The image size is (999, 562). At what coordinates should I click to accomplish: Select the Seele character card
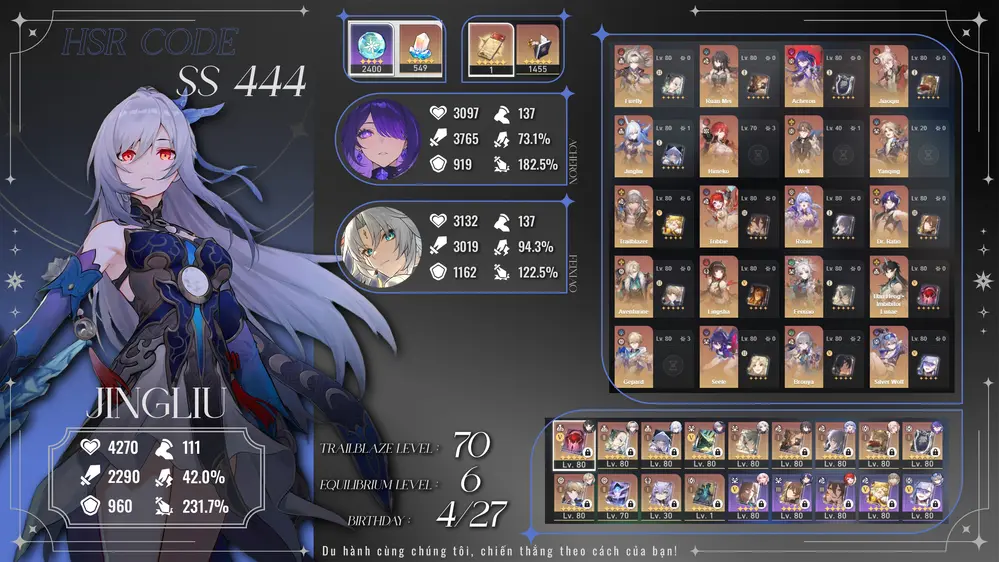[719, 357]
